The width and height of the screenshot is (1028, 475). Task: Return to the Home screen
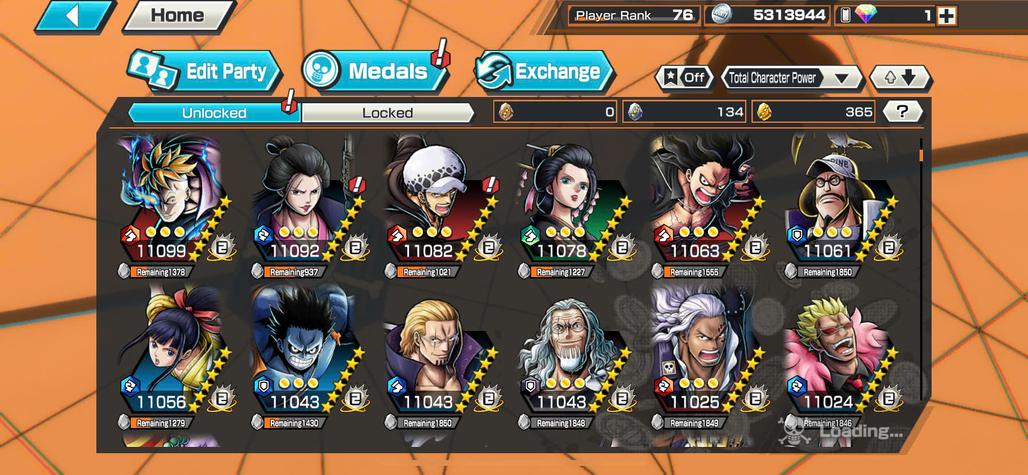click(176, 16)
